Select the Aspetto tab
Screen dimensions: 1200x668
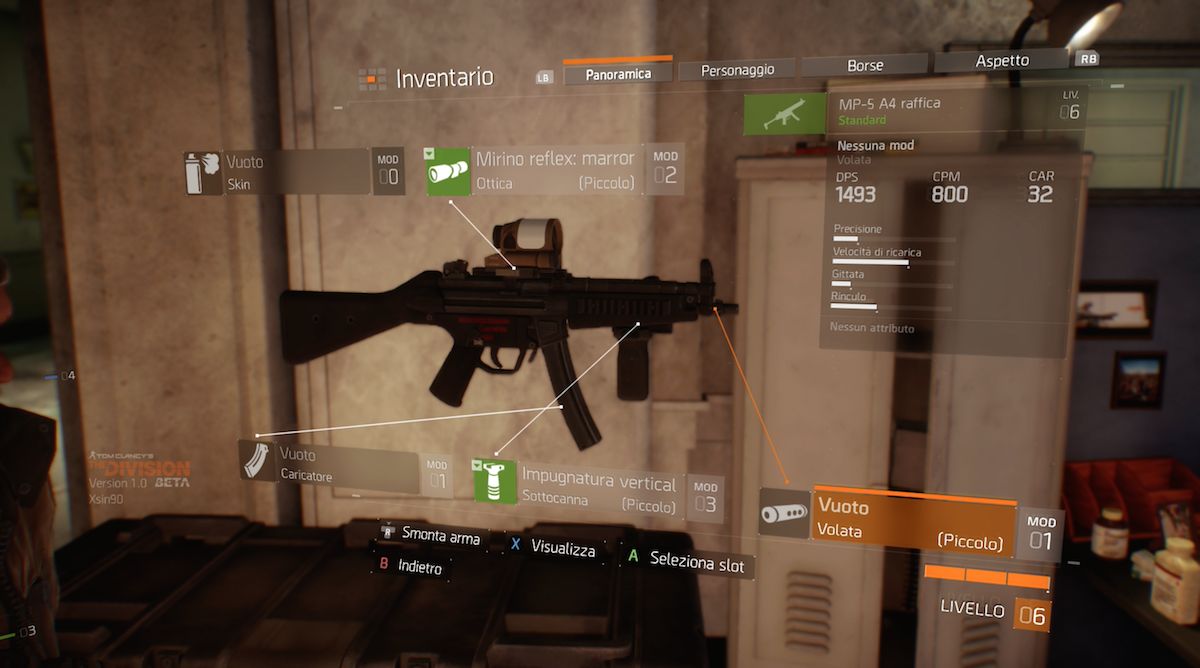[x=1001, y=61]
